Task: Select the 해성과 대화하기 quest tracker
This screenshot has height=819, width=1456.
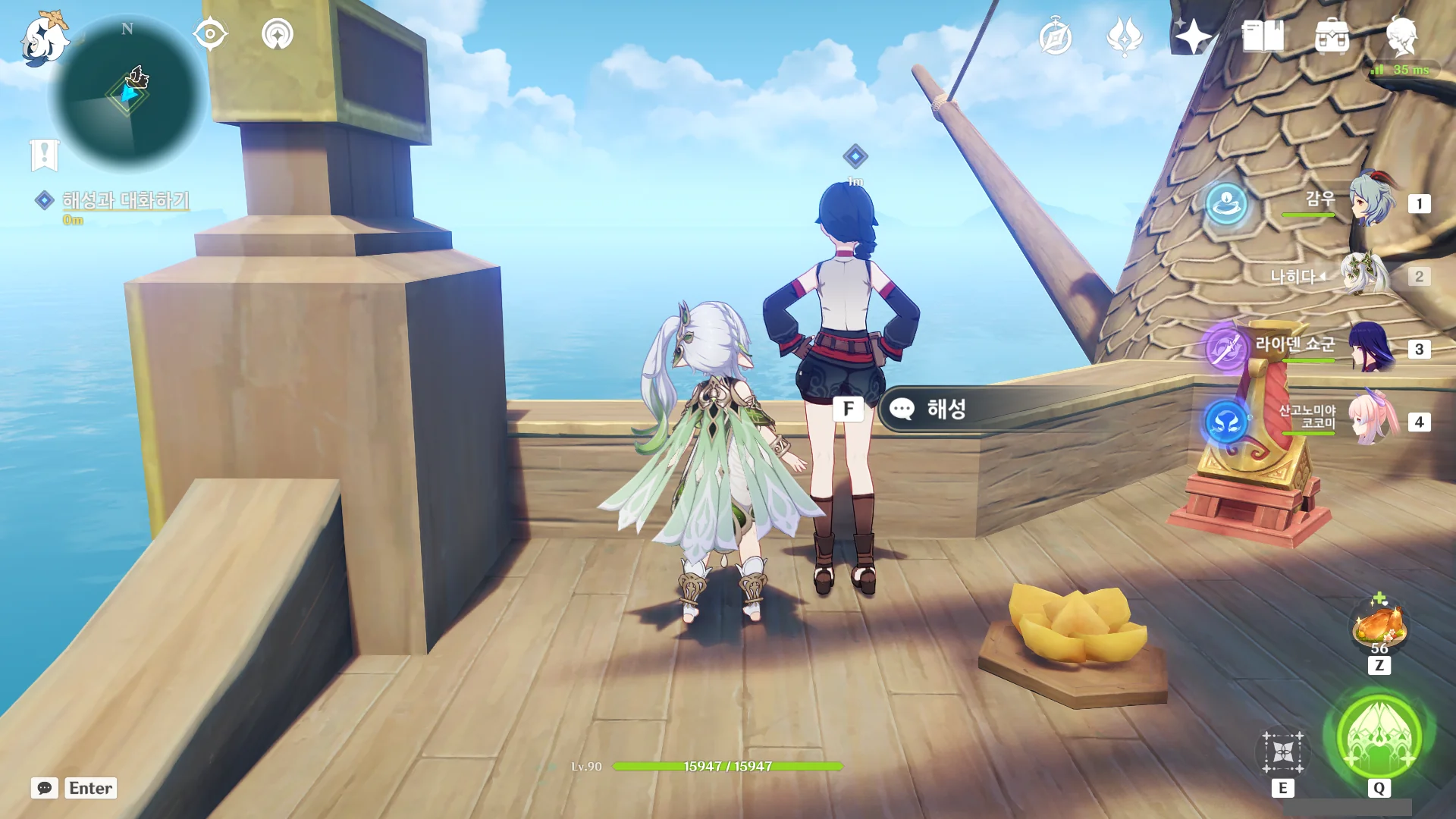Action: [x=125, y=200]
